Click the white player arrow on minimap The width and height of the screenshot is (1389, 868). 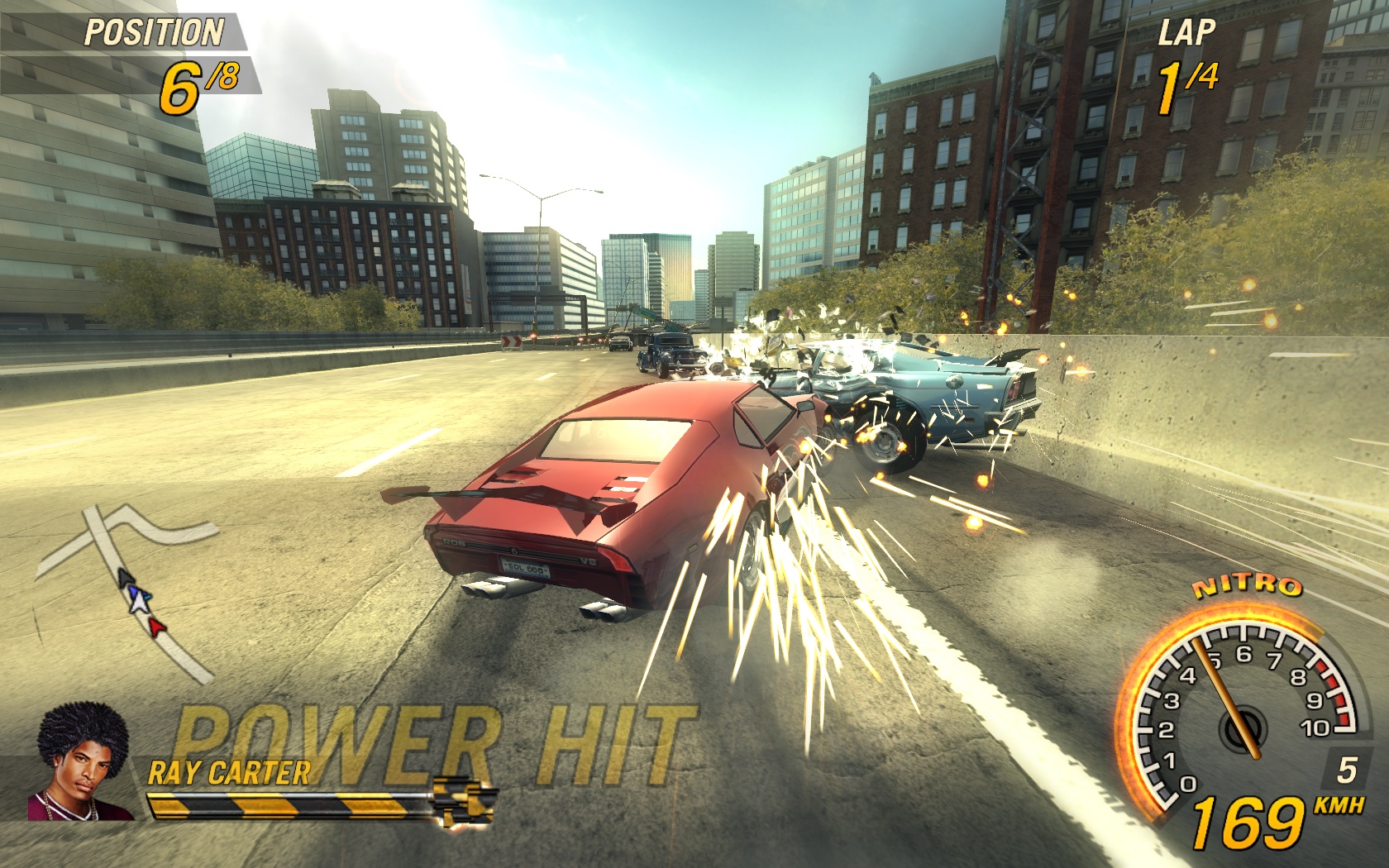[x=141, y=601]
